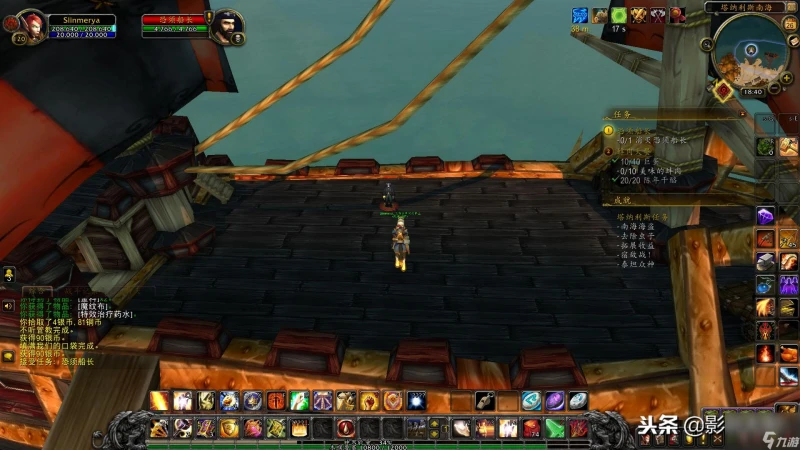Click the green buff icon showing 17 s

pyautogui.click(x=619, y=15)
